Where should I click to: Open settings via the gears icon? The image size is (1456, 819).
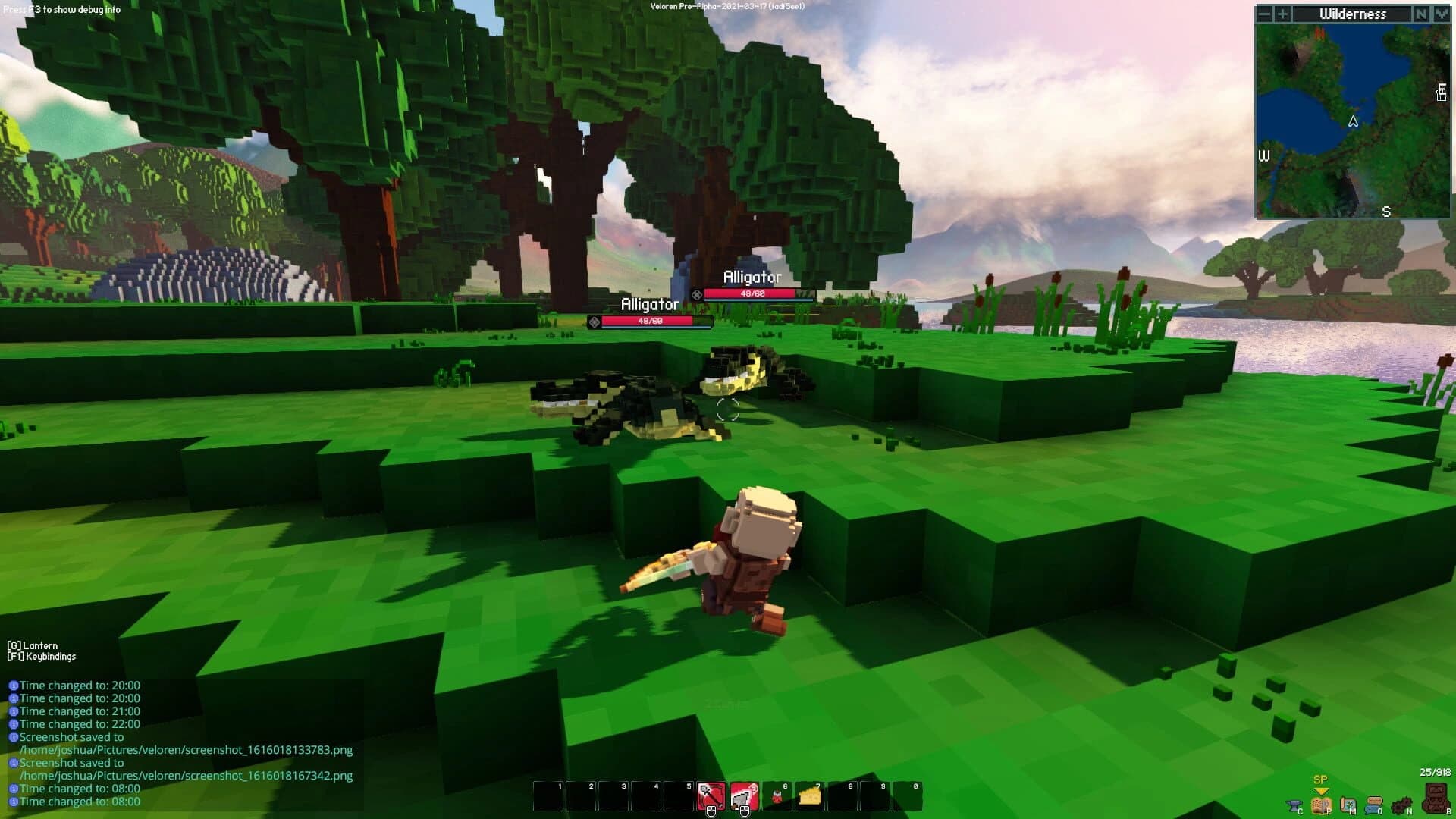(1402, 806)
